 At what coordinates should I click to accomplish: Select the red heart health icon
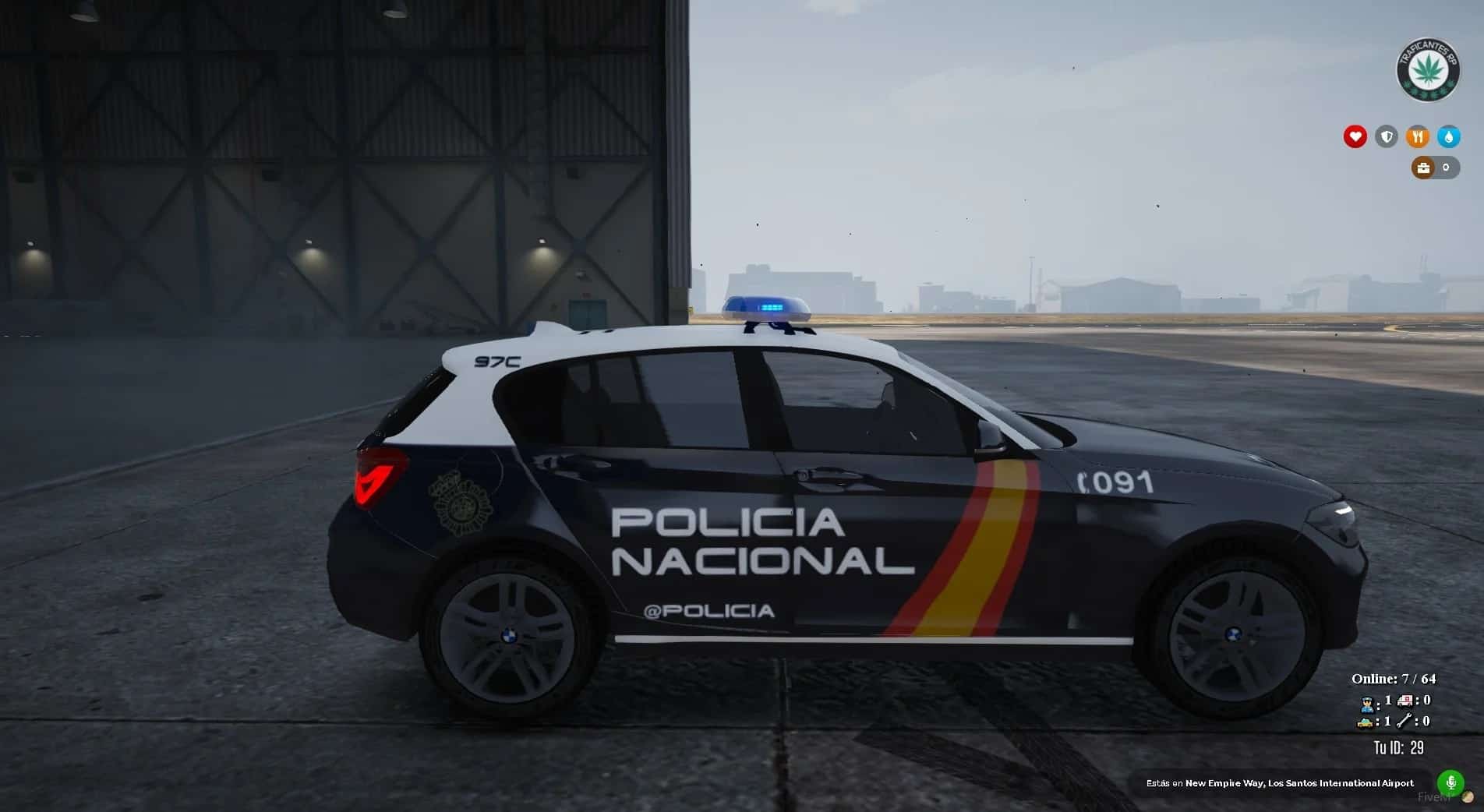(1355, 137)
